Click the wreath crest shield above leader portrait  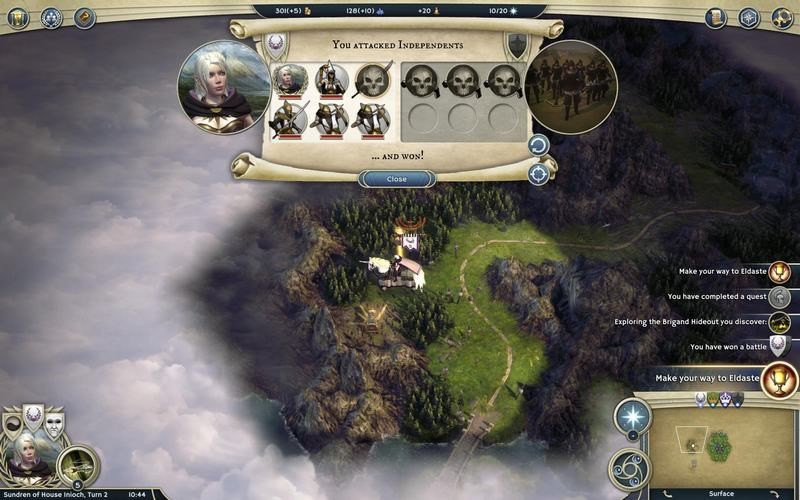tap(31, 417)
